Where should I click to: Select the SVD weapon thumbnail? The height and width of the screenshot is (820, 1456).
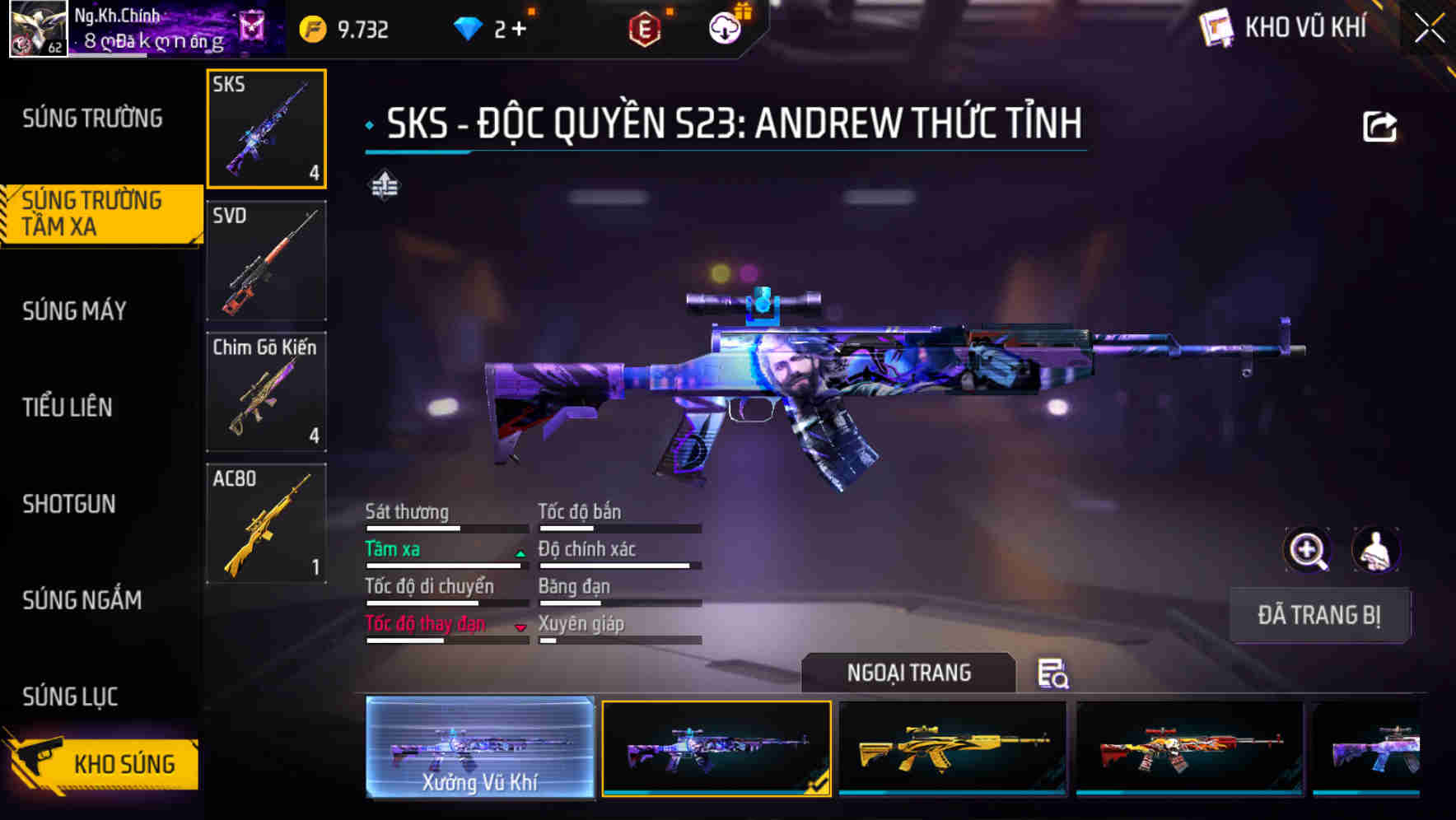coord(266,260)
